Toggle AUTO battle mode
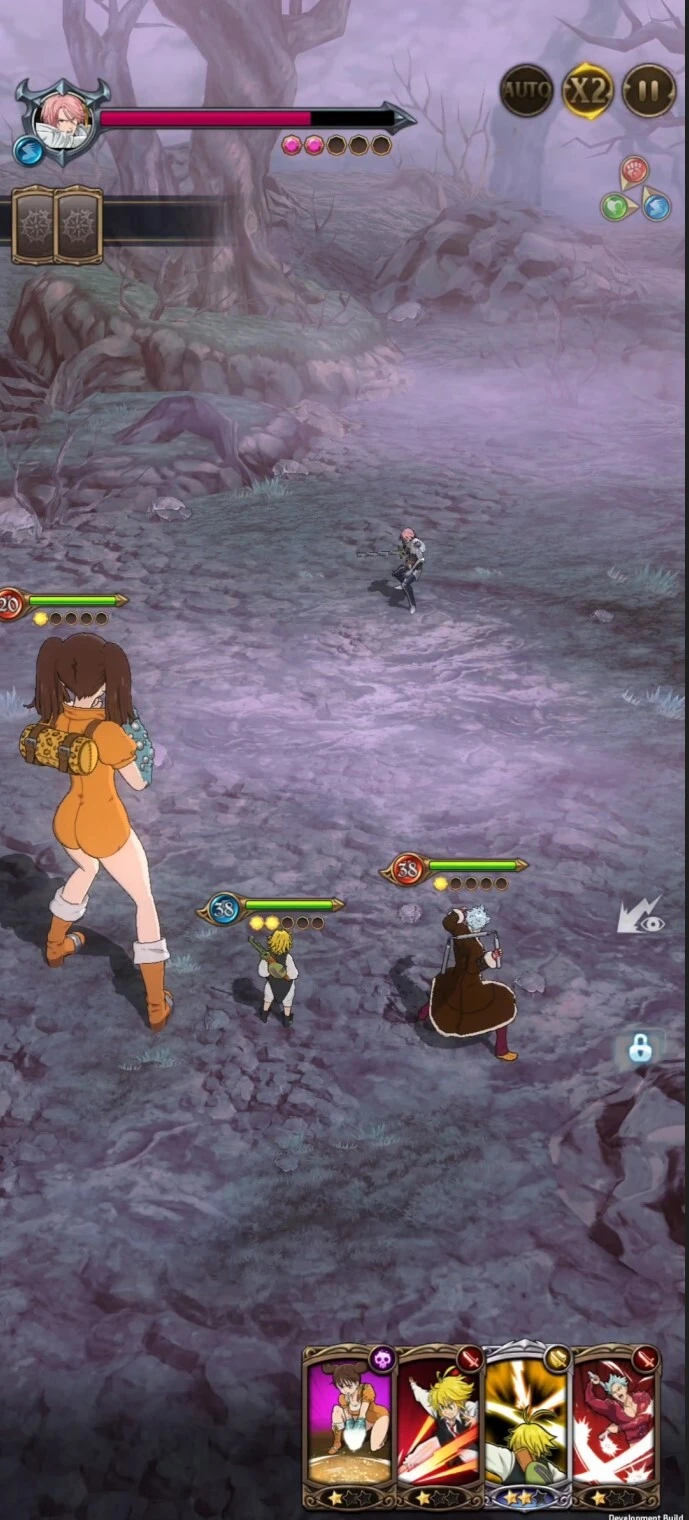Image resolution: width=689 pixels, height=1520 pixels. pyautogui.click(x=526, y=91)
